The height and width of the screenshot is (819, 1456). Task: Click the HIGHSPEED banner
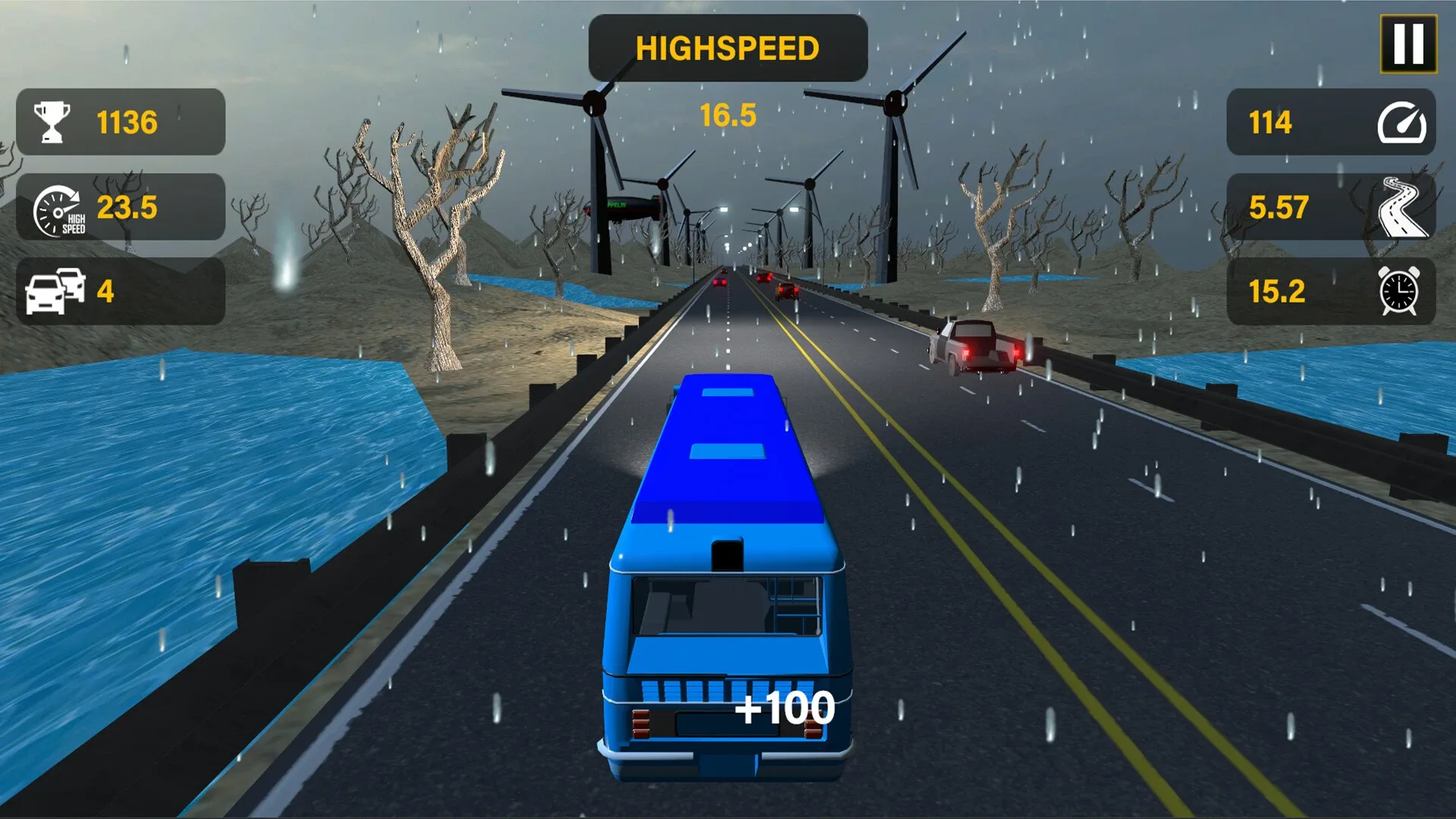click(x=727, y=48)
